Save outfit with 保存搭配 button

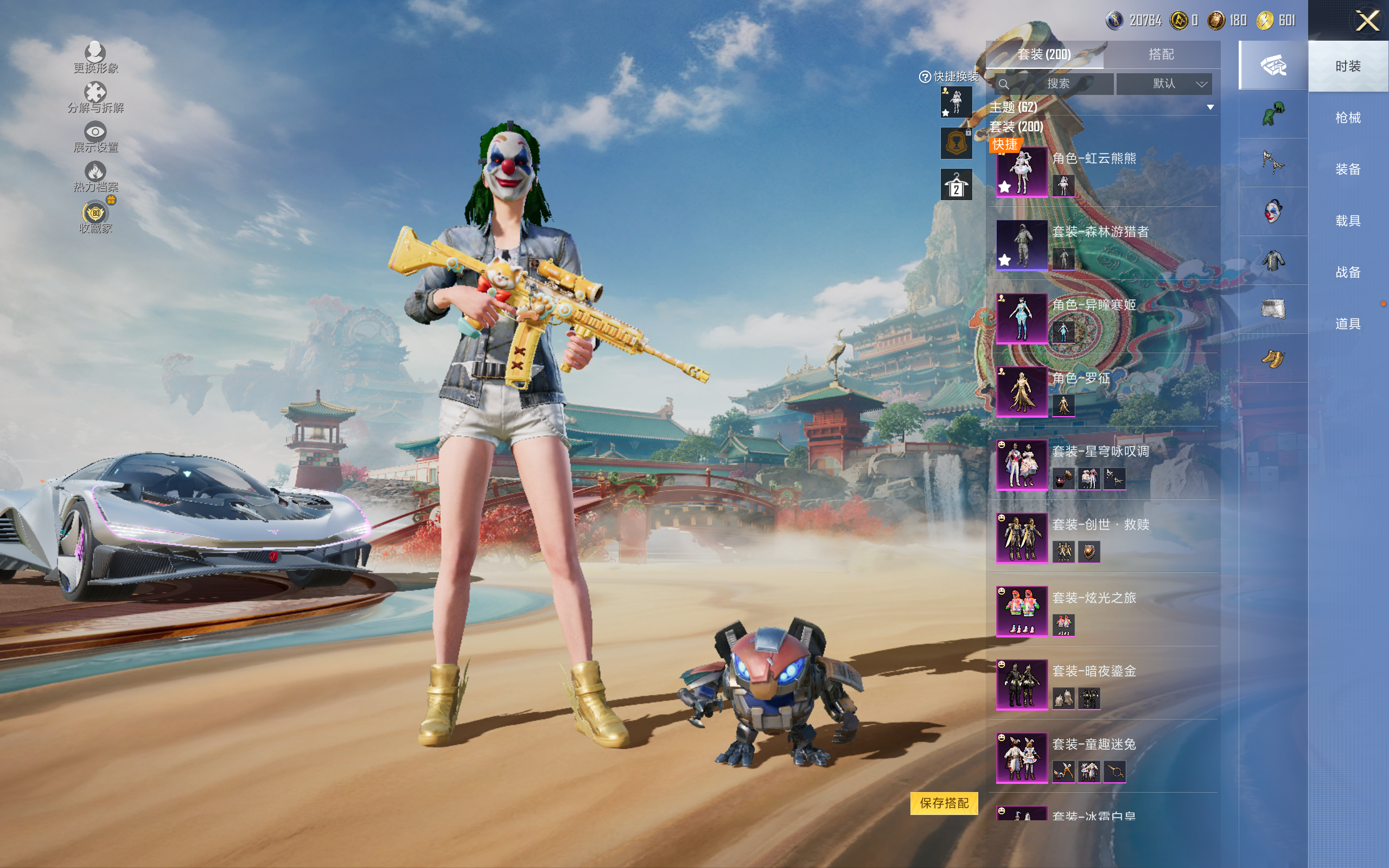944,803
